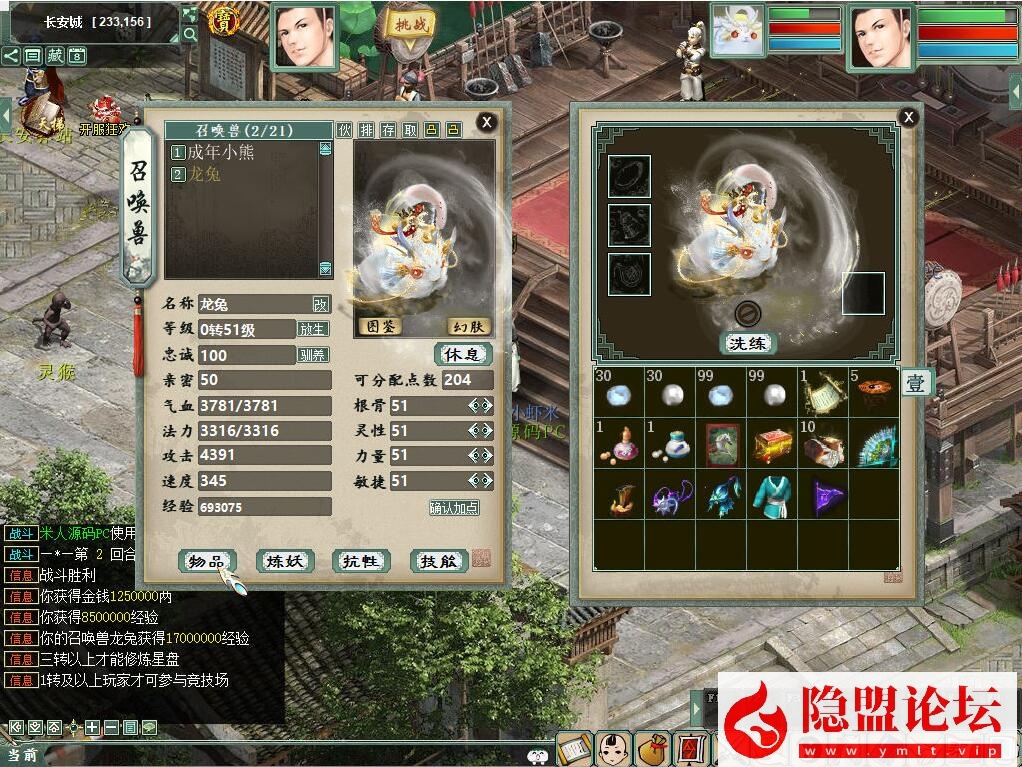1022x767 pixels.
Task: Switch to inventory page 壹
Action: pos(916,382)
